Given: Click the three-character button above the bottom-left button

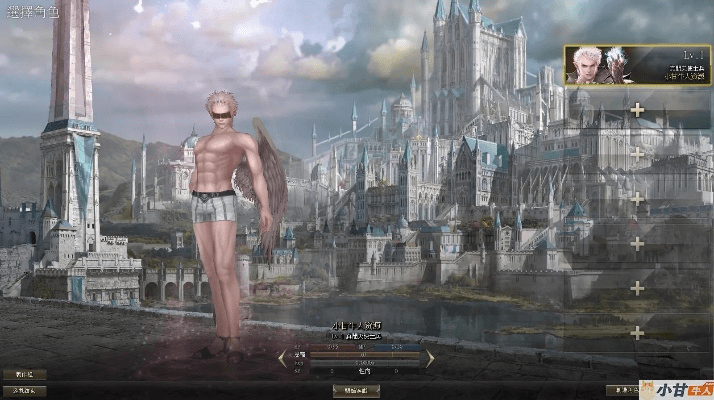Looking at the screenshot, I should pyautogui.click(x=24, y=375).
